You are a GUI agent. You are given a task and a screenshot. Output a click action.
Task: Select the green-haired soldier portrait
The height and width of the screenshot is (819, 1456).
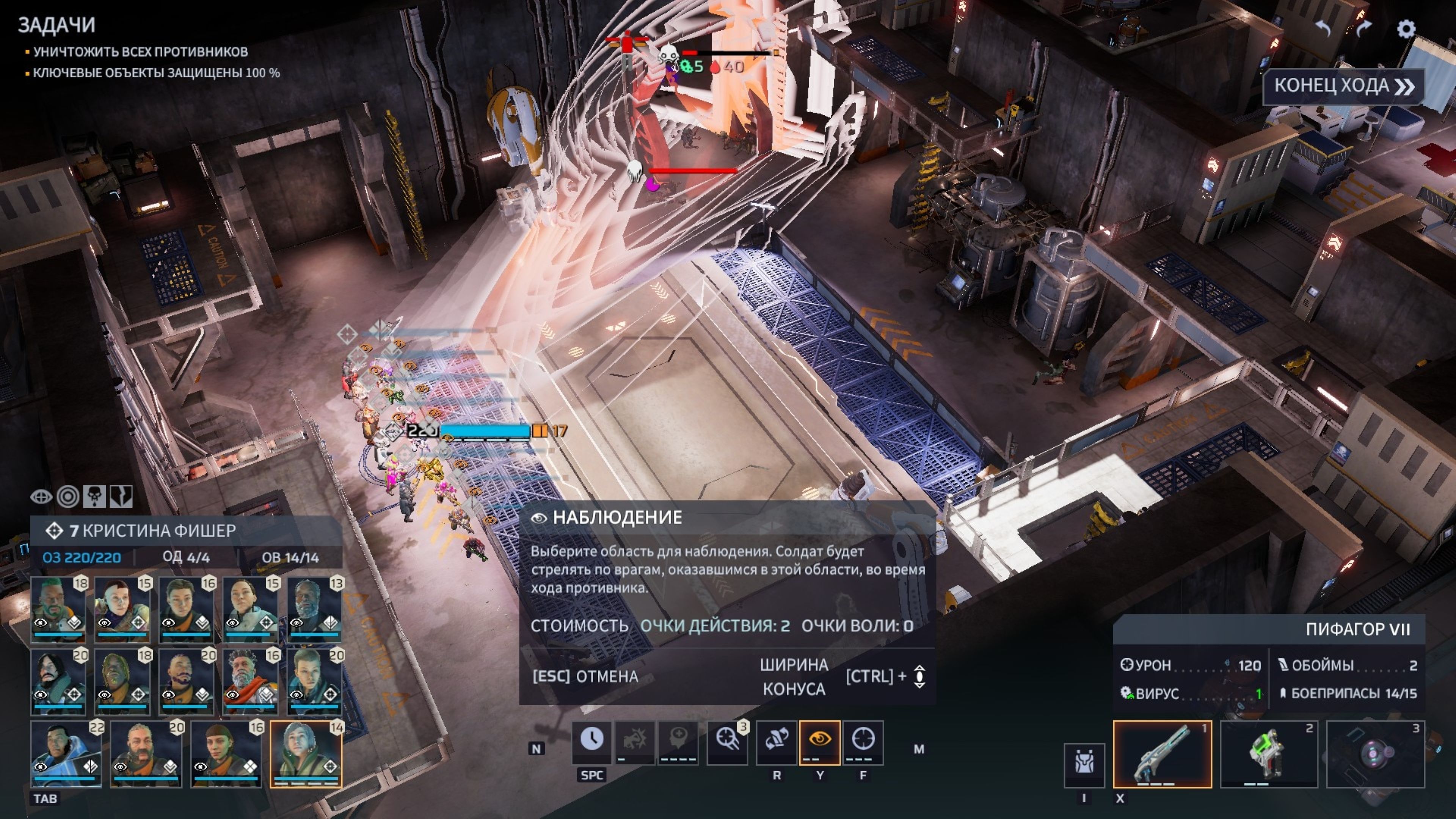[x=58, y=609]
